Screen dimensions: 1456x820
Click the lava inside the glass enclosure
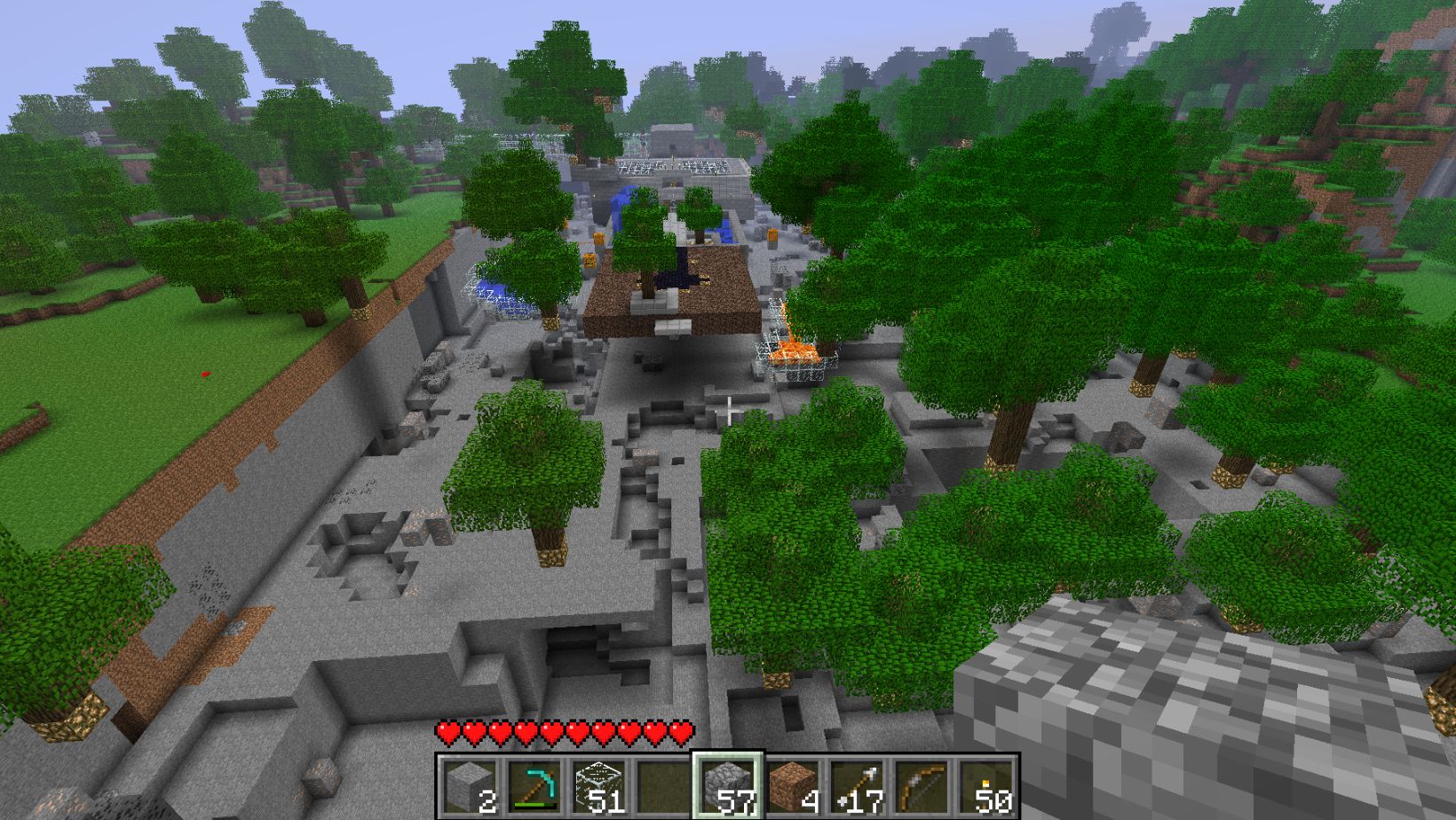pos(795,353)
